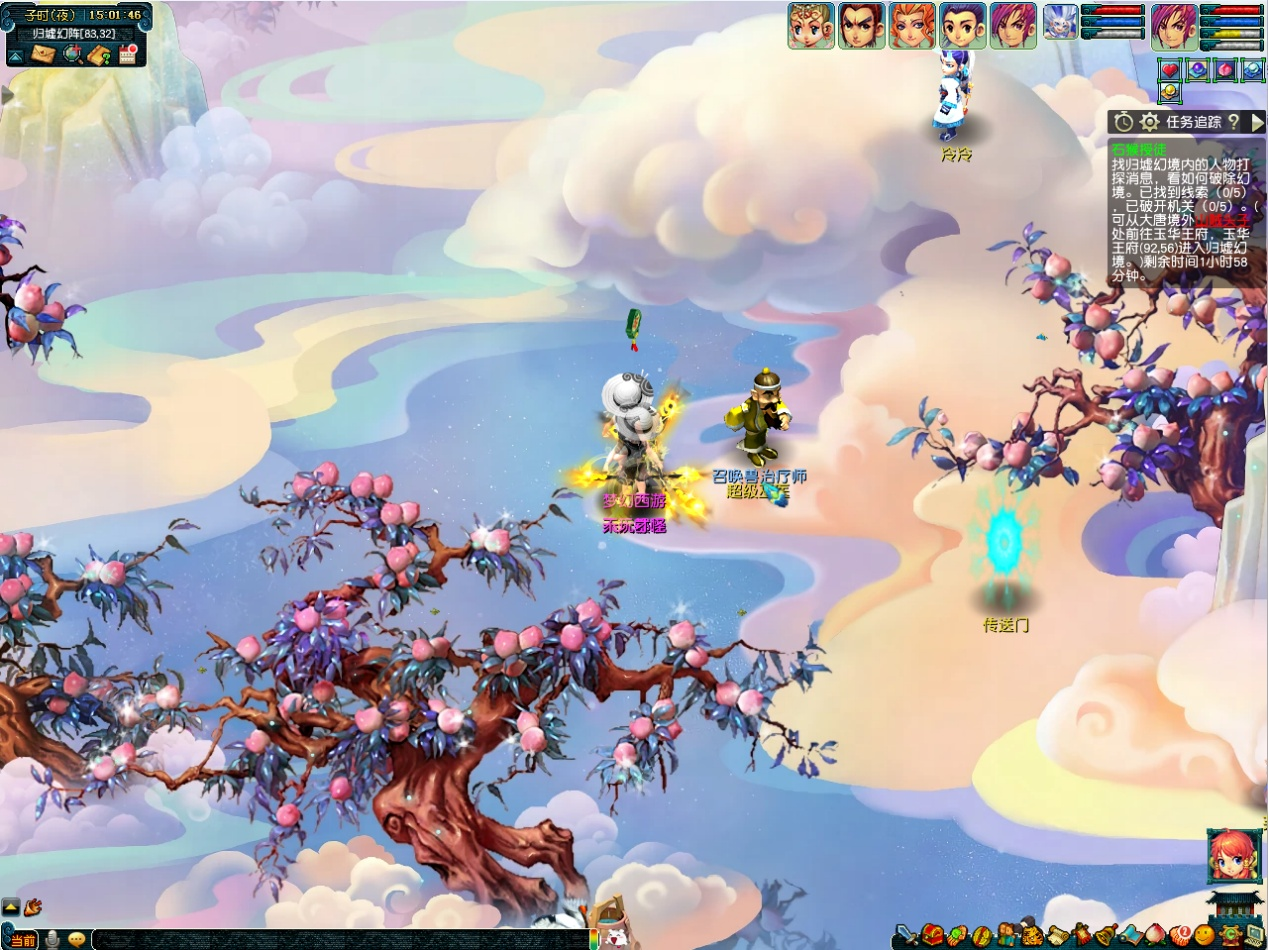
Task: Select the orange-haired party member portrait
Action: (912, 26)
